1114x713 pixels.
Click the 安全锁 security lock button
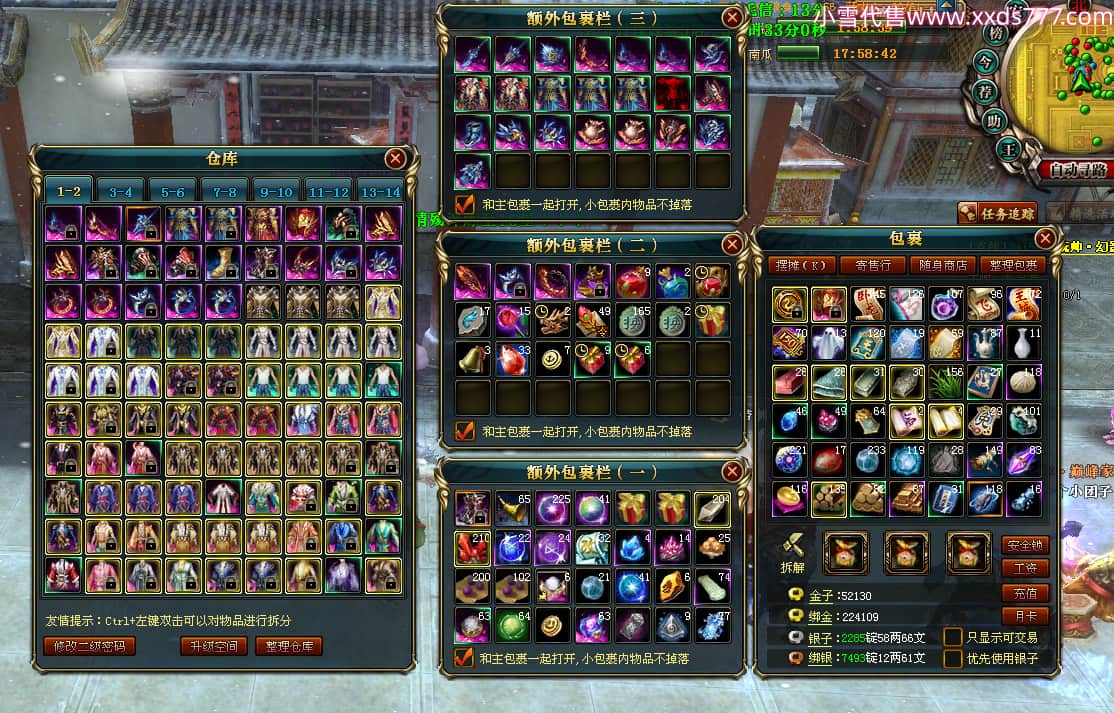coord(1025,545)
